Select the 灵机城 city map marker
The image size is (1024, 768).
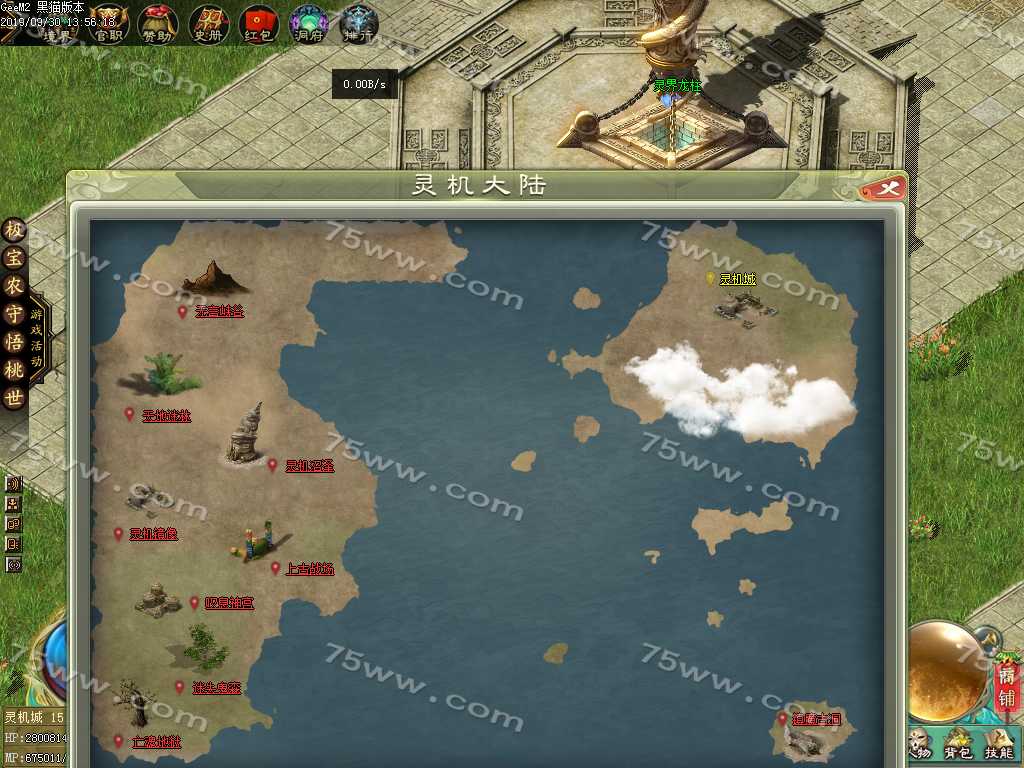pos(738,280)
